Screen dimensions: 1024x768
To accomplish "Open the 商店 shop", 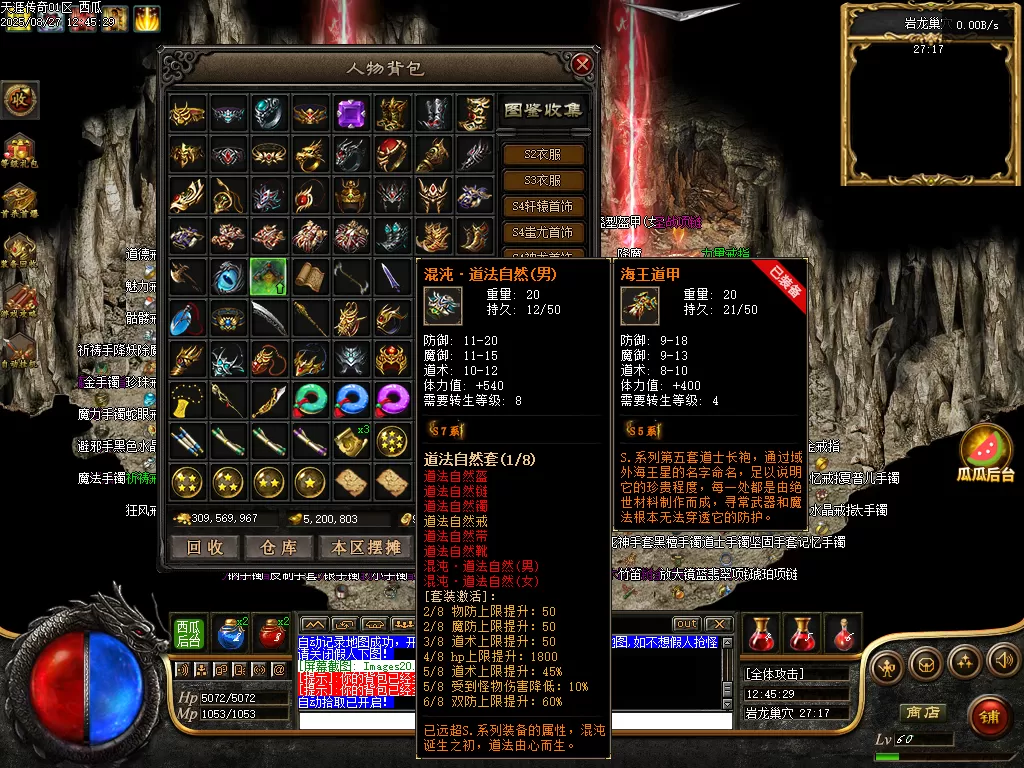I will click(x=922, y=712).
